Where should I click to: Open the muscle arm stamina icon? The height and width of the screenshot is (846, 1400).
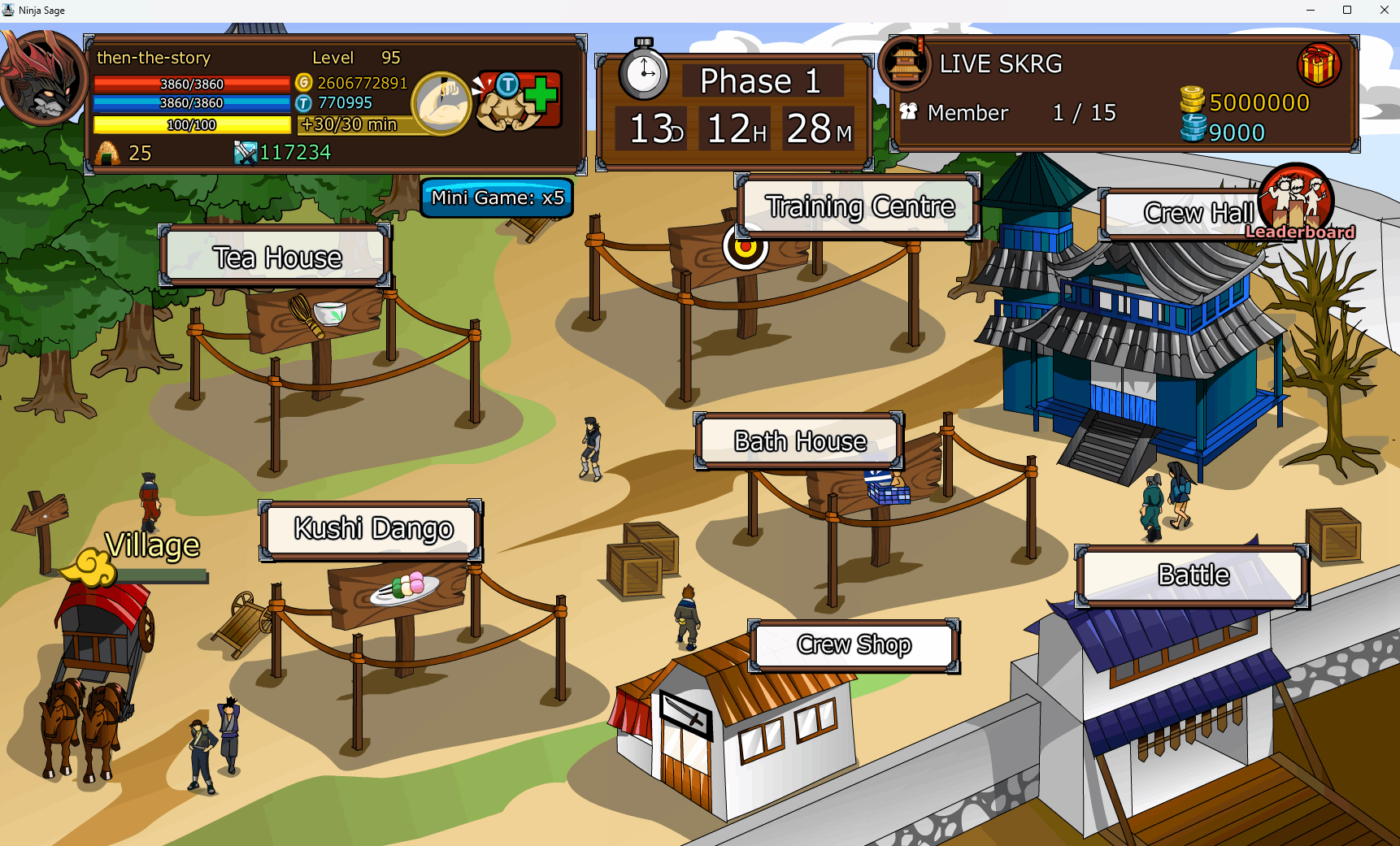(441, 103)
